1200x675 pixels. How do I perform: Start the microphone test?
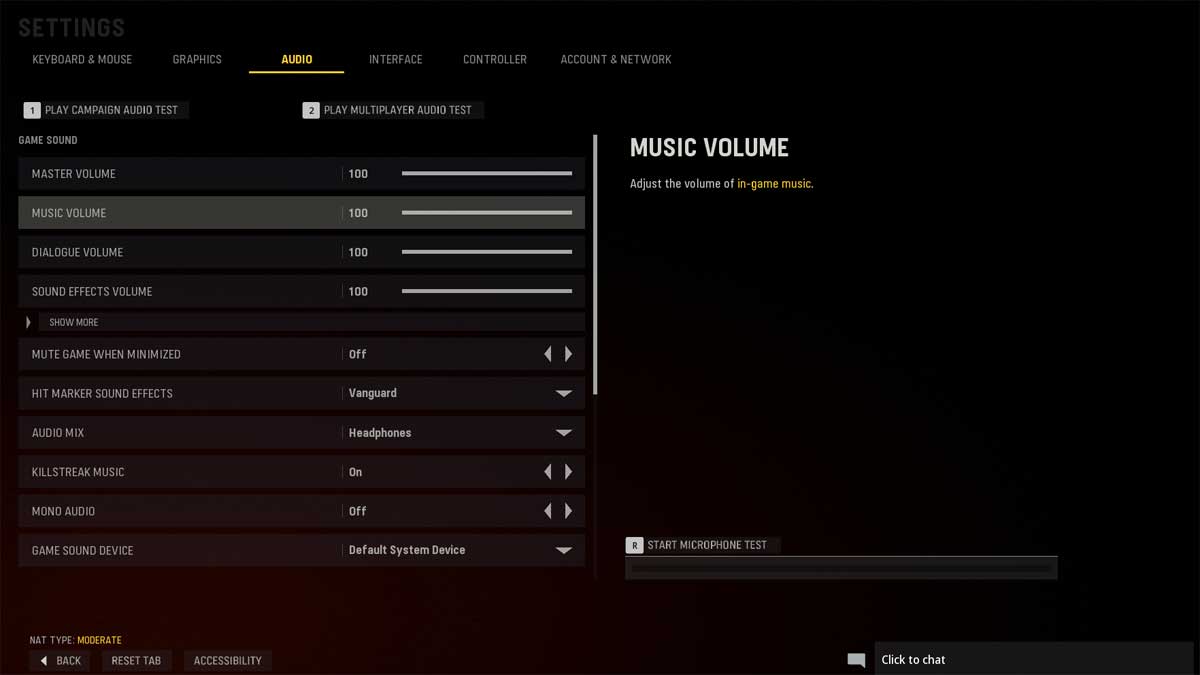coord(703,545)
